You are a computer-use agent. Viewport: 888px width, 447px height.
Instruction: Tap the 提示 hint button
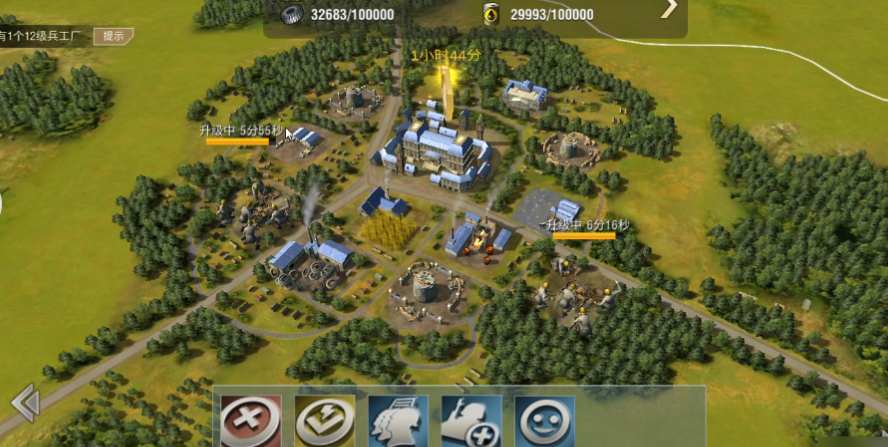tap(113, 36)
